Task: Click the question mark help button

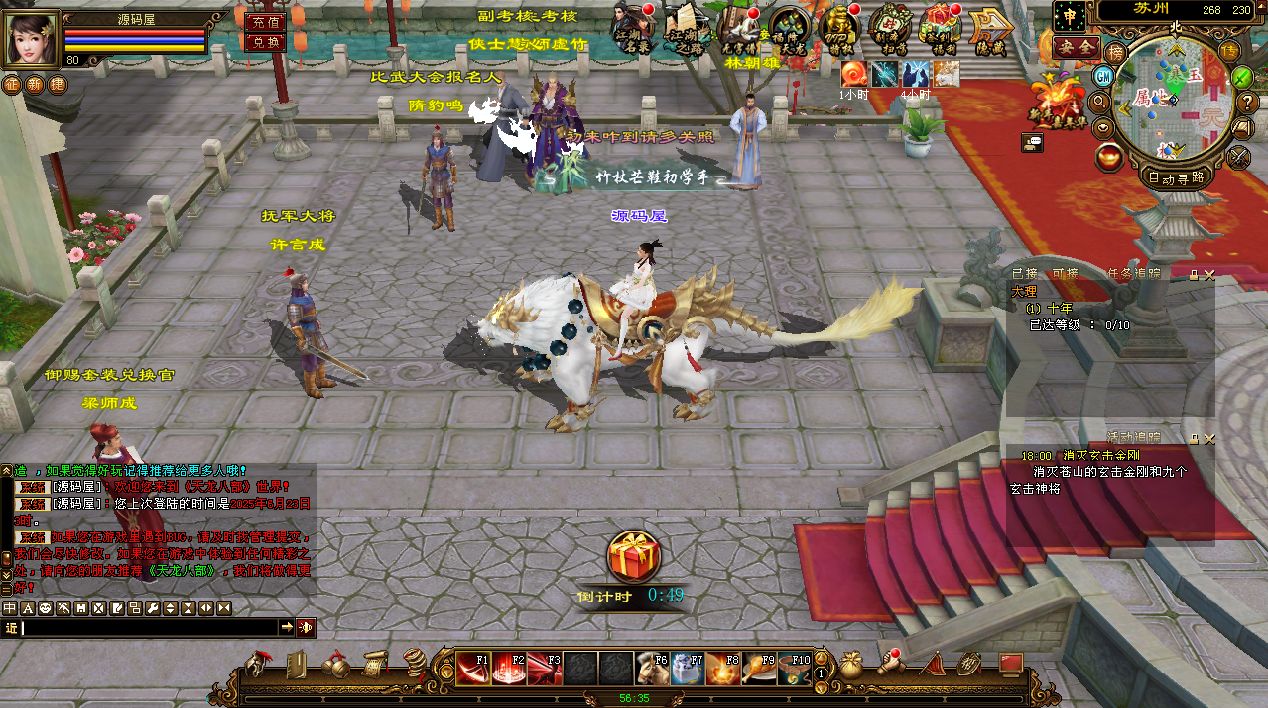Action: pyautogui.click(x=1246, y=102)
